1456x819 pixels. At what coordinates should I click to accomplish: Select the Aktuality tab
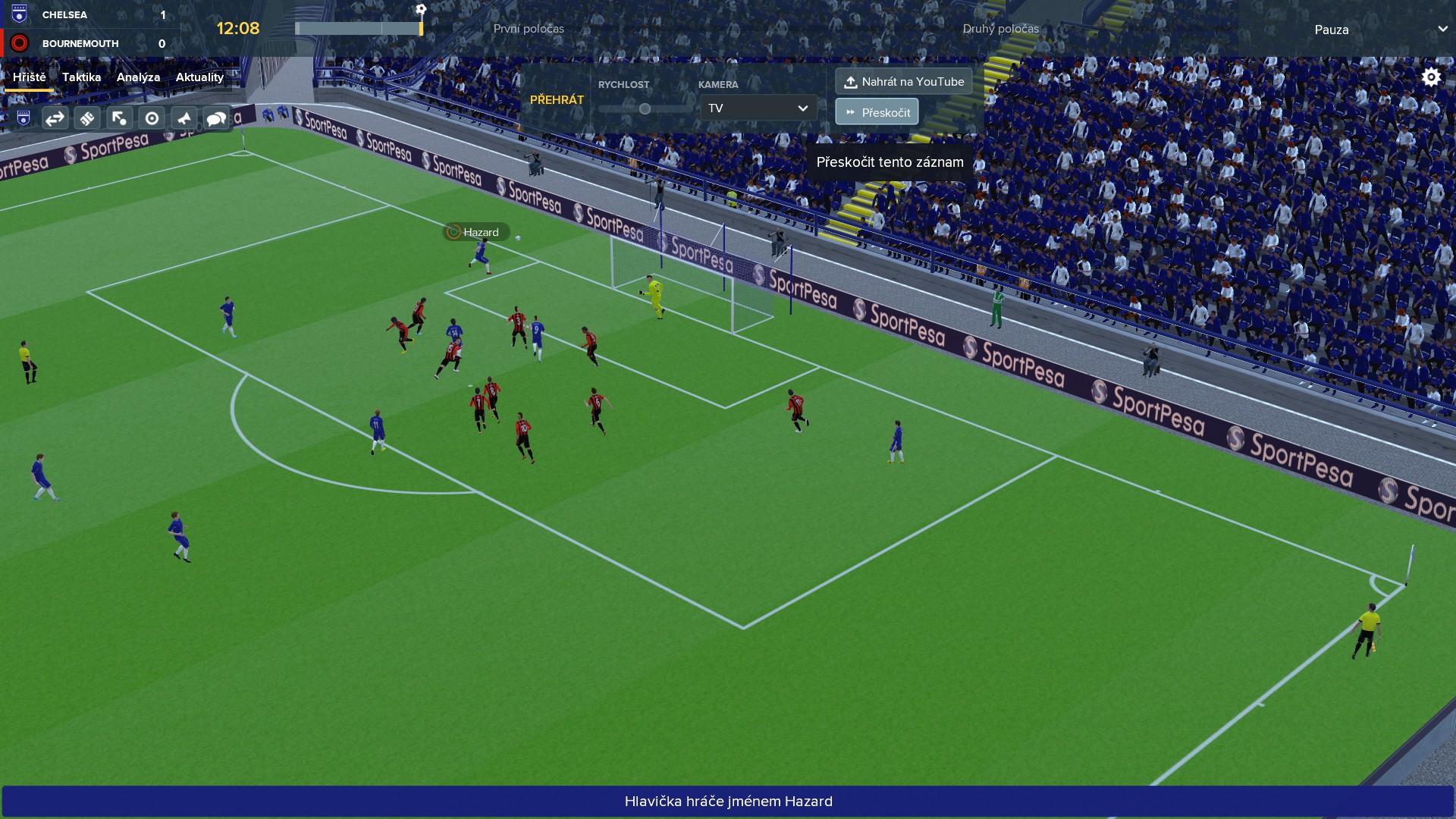click(x=199, y=77)
